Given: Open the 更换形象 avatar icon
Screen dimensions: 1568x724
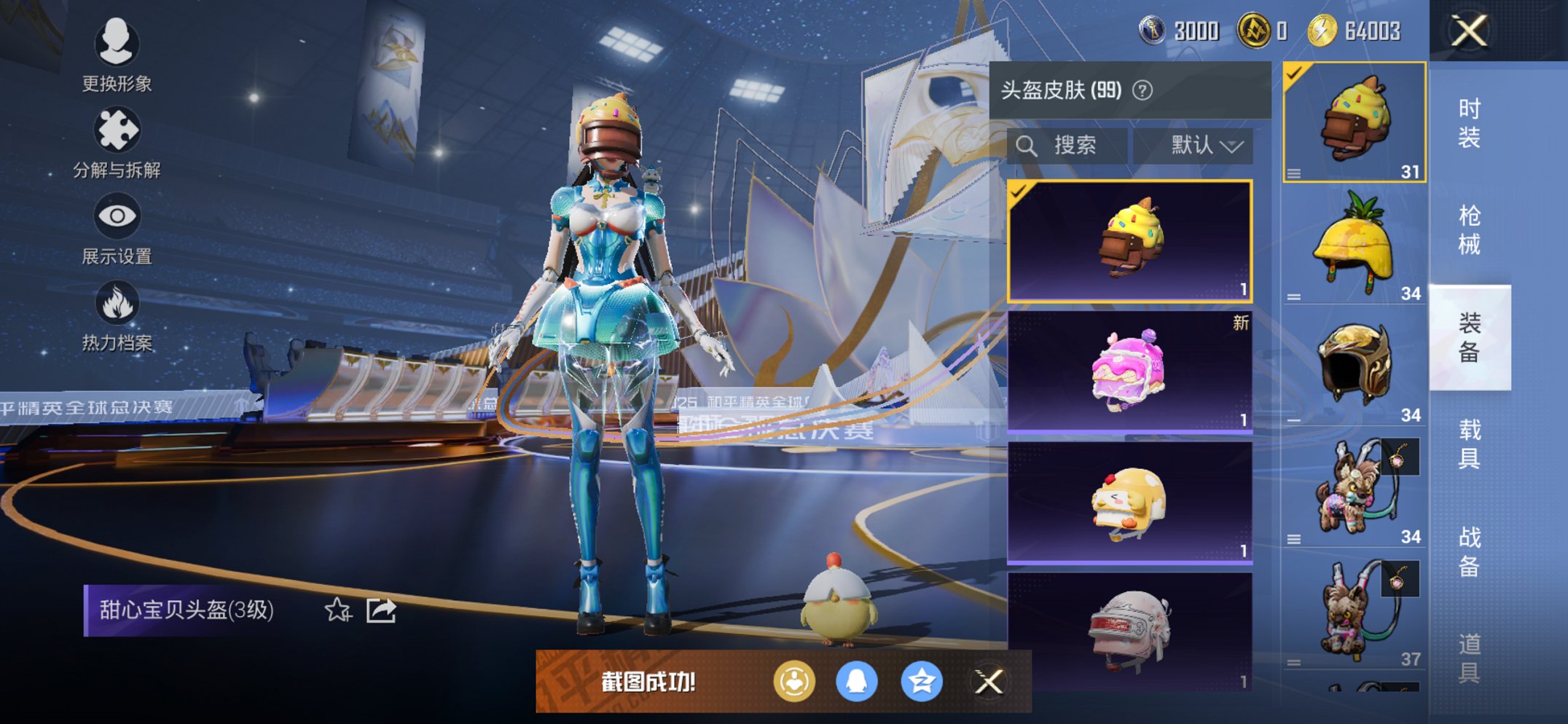Looking at the screenshot, I should point(117,45).
